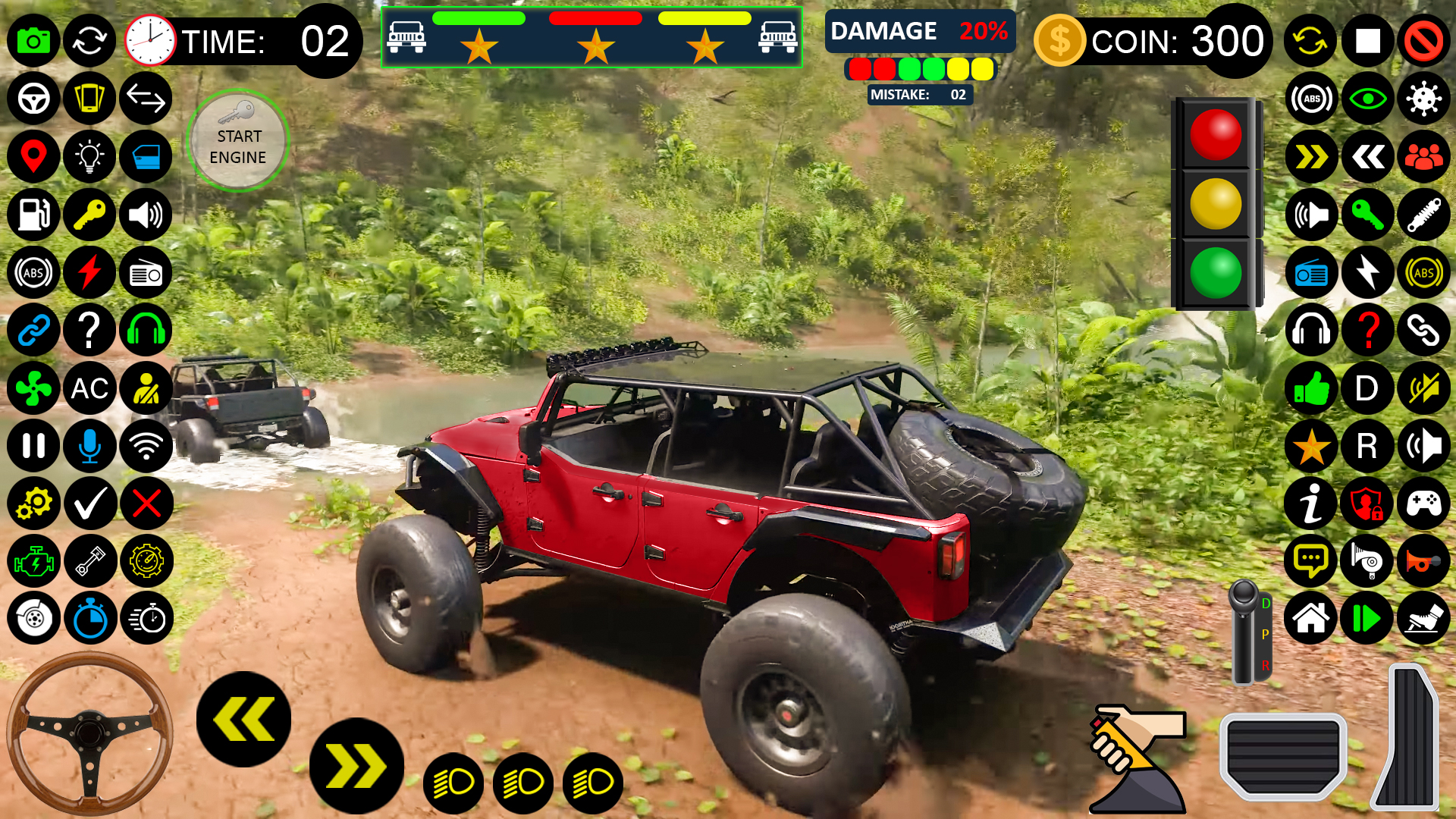Open the radio icon on the left panel
This screenshot has width=1456, height=819.
pos(146,272)
